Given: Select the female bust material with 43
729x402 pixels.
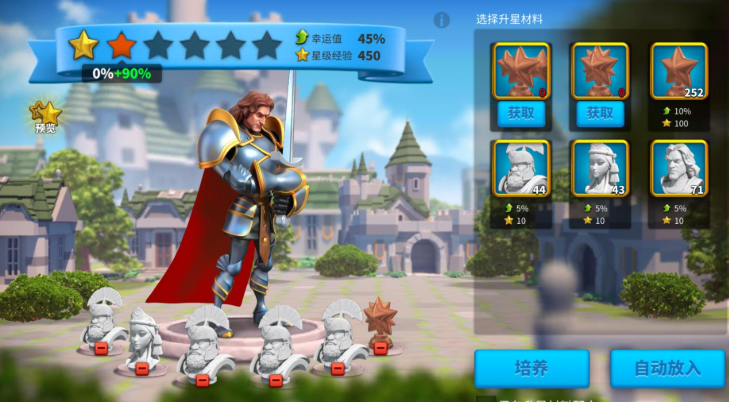Looking at the screenshot, I should click(600, 168).
